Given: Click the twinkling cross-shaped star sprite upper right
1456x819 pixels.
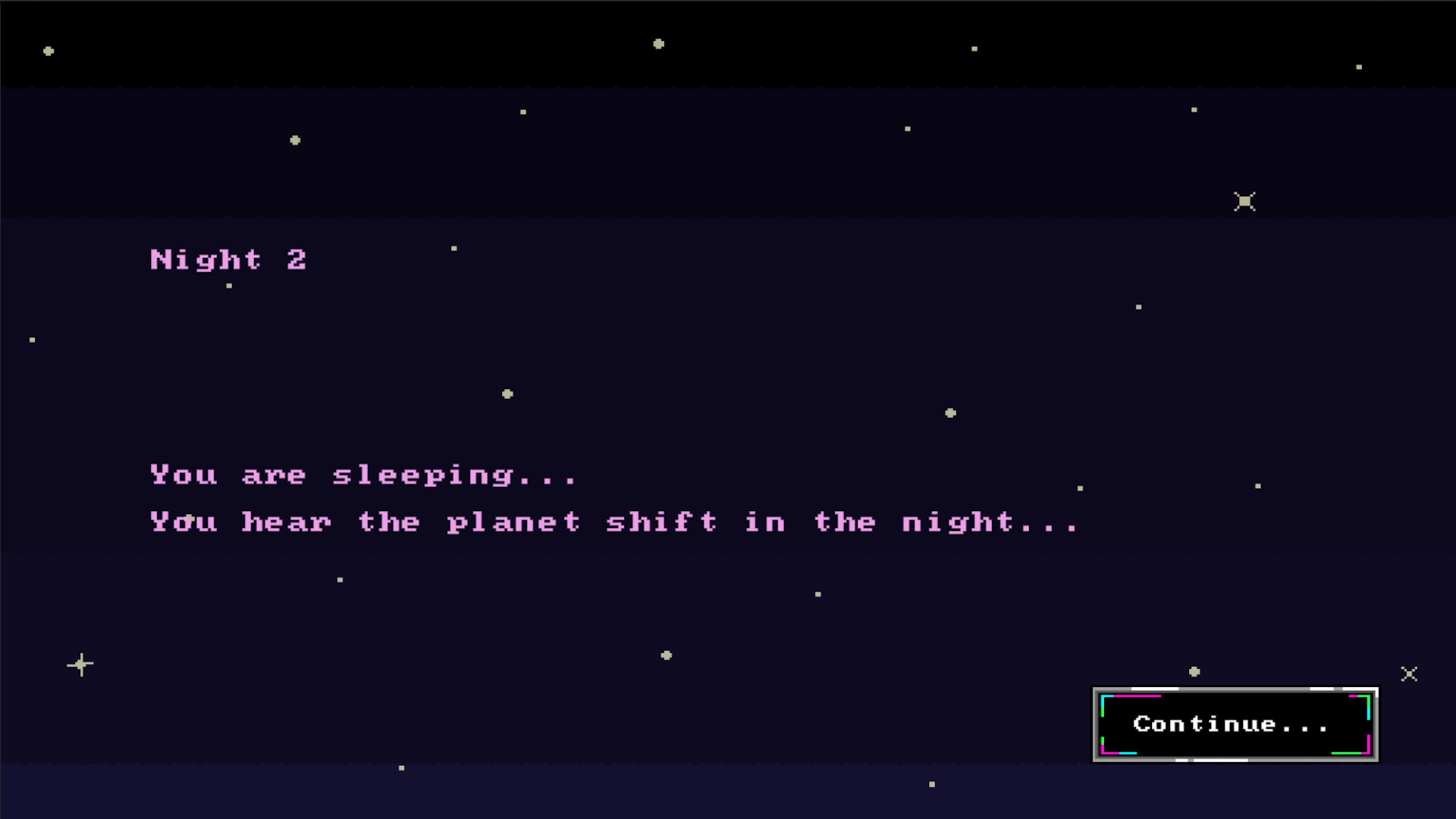Looking at the screenshot, I should tap(1244, 200).
